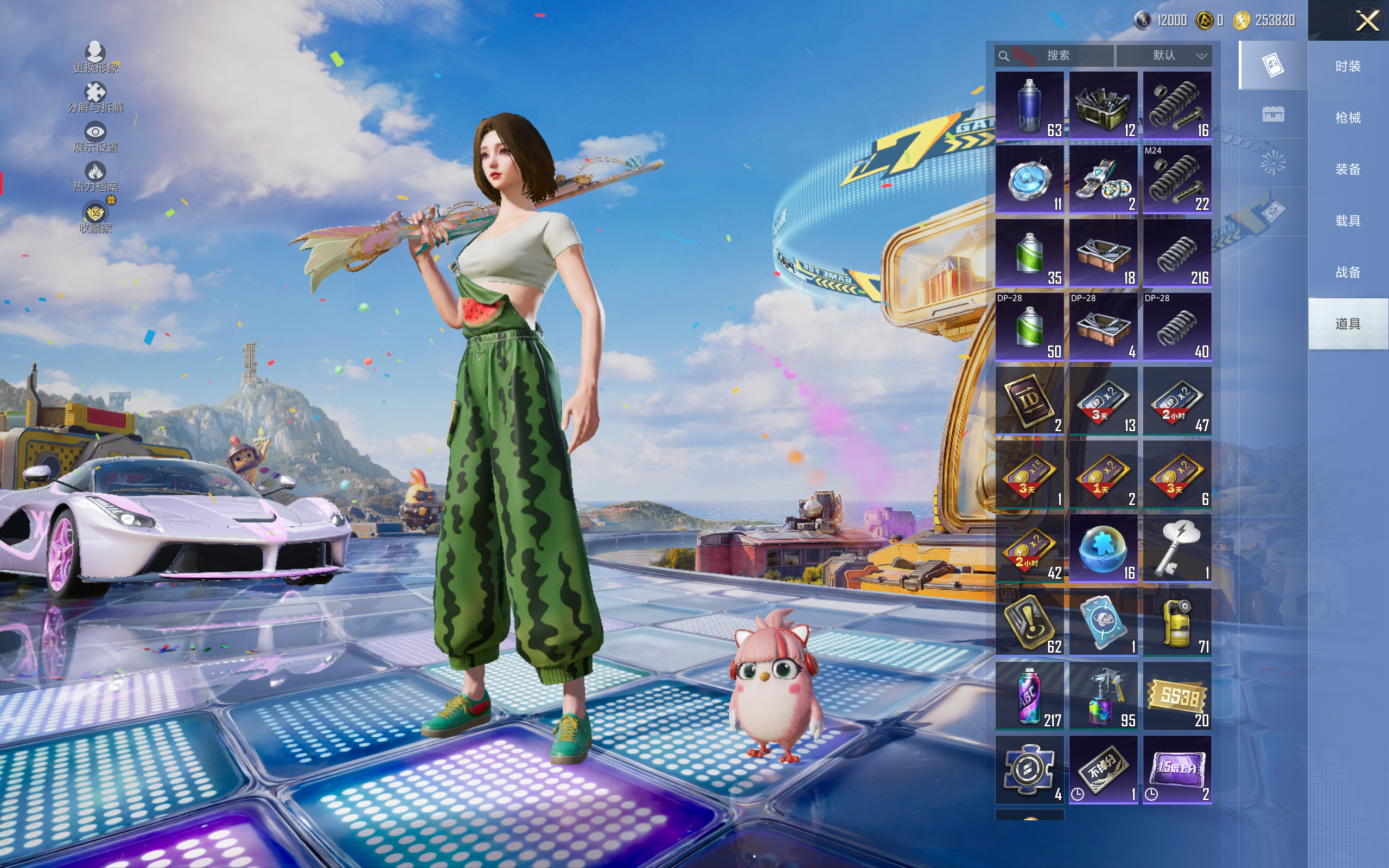Select the 装备 equipment tab
Viewport: 1389px width, 868px height.
point(1348,169)
